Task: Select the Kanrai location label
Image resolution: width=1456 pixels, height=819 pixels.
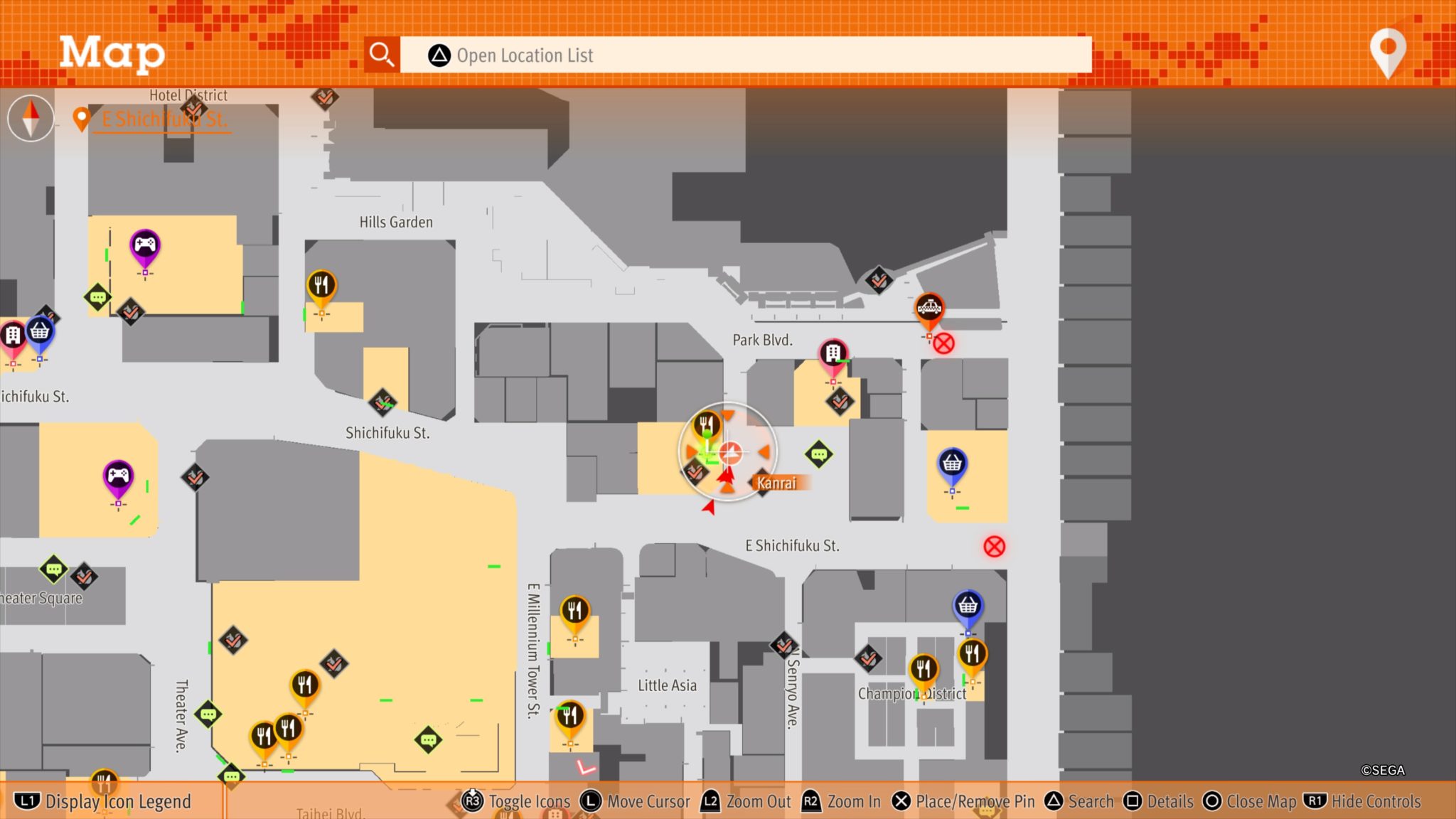Action: pos(778,481)
